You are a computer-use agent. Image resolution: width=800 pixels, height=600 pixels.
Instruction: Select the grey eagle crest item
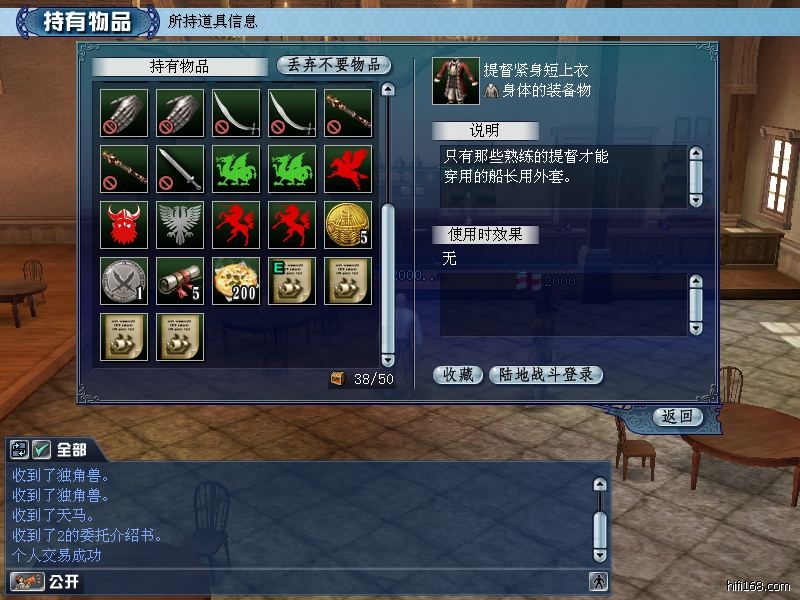tap(180, 225)
